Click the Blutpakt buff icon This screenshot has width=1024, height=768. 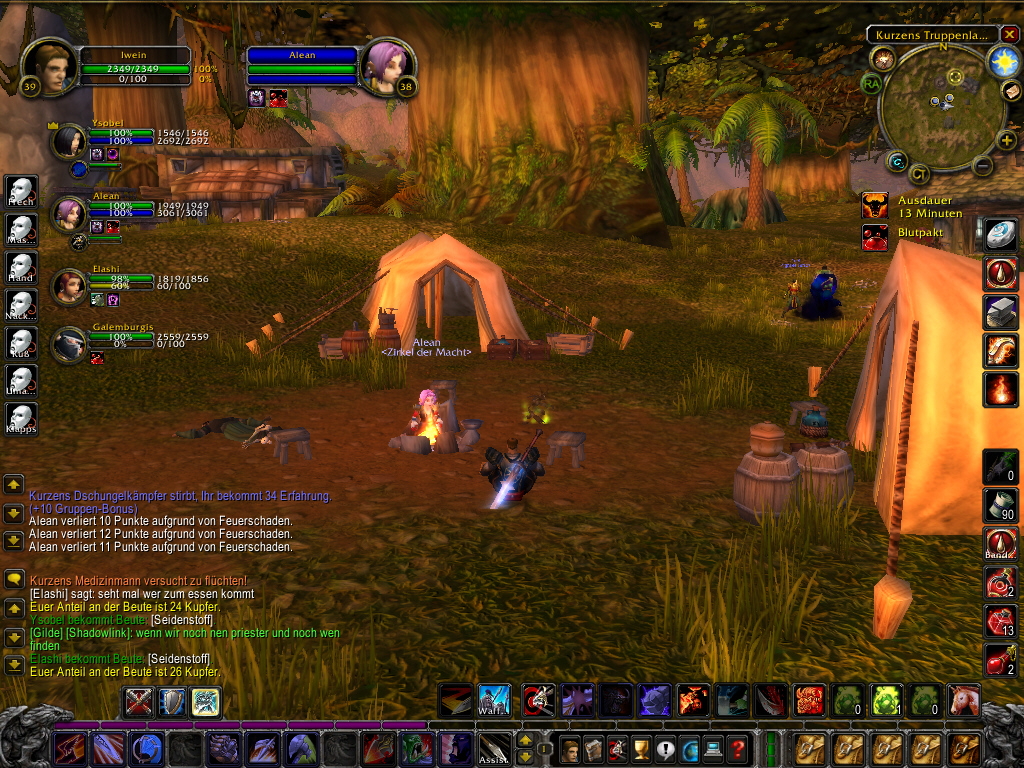[x=874, y=237]
